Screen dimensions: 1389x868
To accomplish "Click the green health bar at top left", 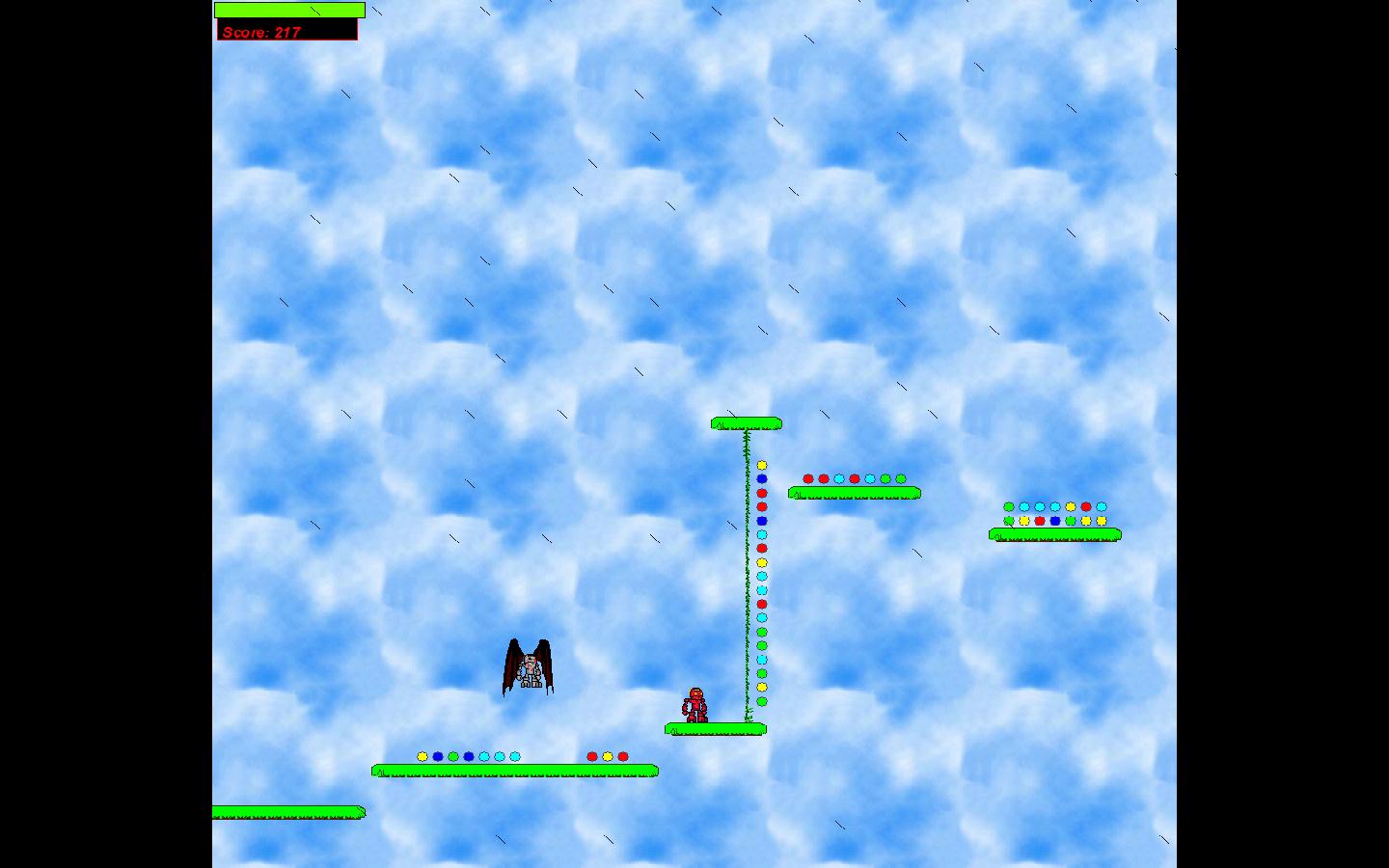I will tap(288, 9).
